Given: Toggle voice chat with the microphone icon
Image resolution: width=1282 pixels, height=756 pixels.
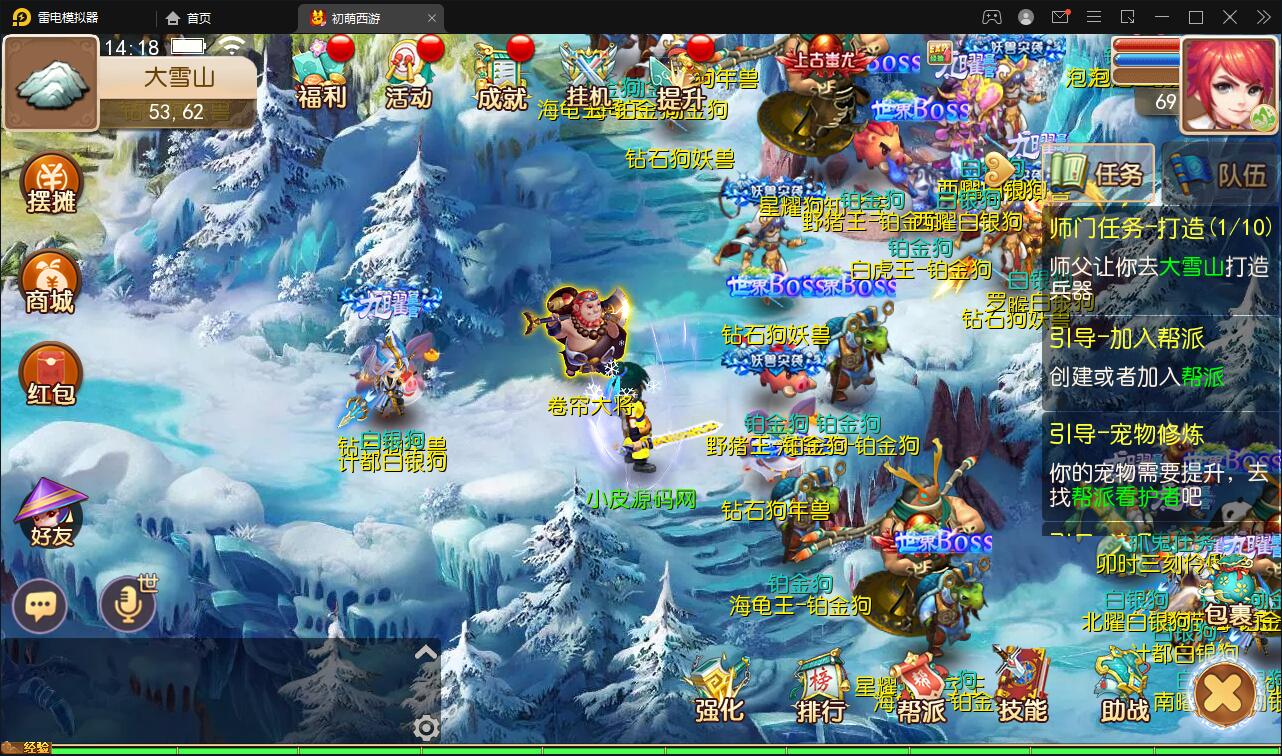Looking at the screenshot, I should coord(127,606).
